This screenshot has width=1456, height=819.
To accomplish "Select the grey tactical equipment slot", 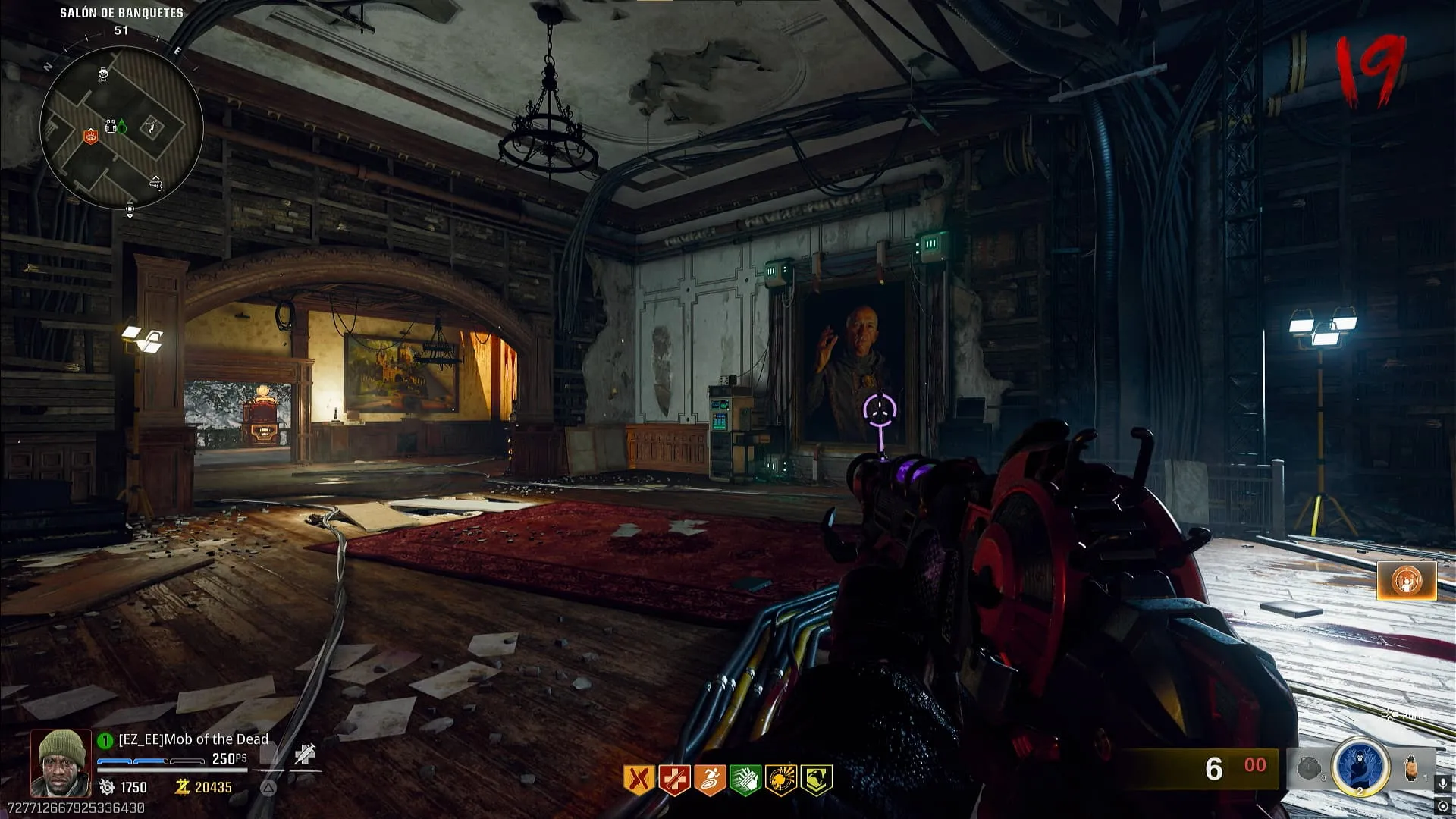I will click(x=1310, y=769).
